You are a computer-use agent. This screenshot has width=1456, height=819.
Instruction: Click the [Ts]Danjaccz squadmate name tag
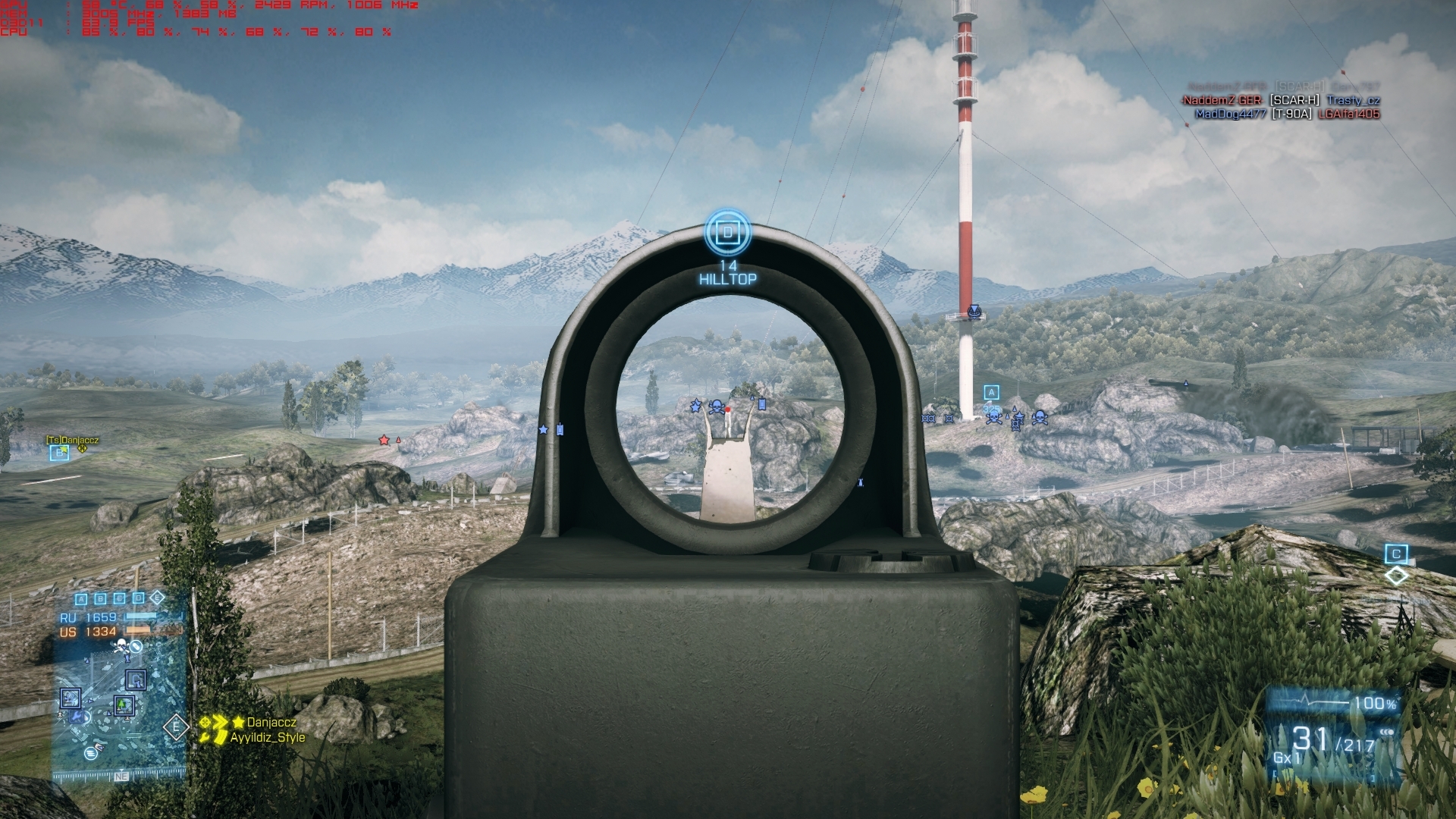73,440
